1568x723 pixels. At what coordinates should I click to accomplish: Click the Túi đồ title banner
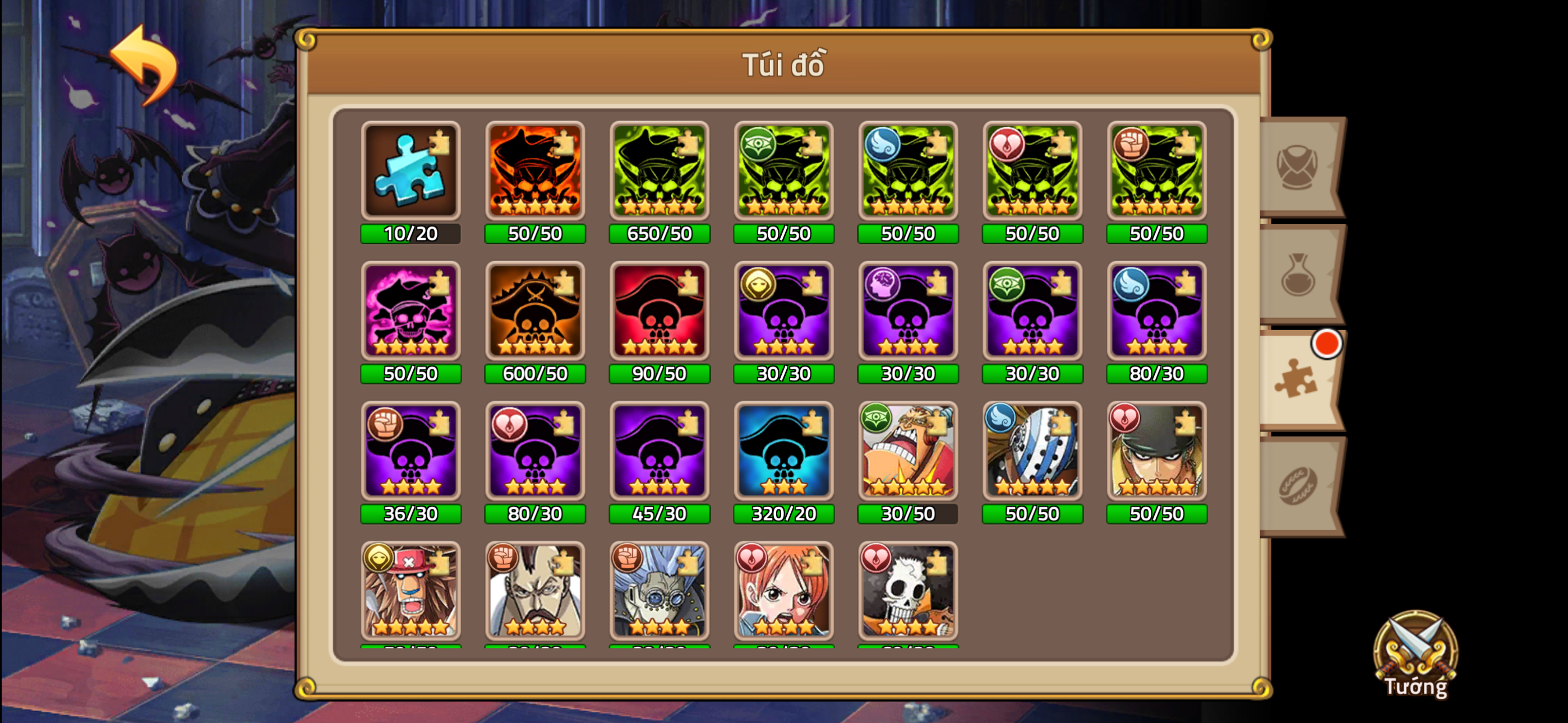click(x=784, y=65)
